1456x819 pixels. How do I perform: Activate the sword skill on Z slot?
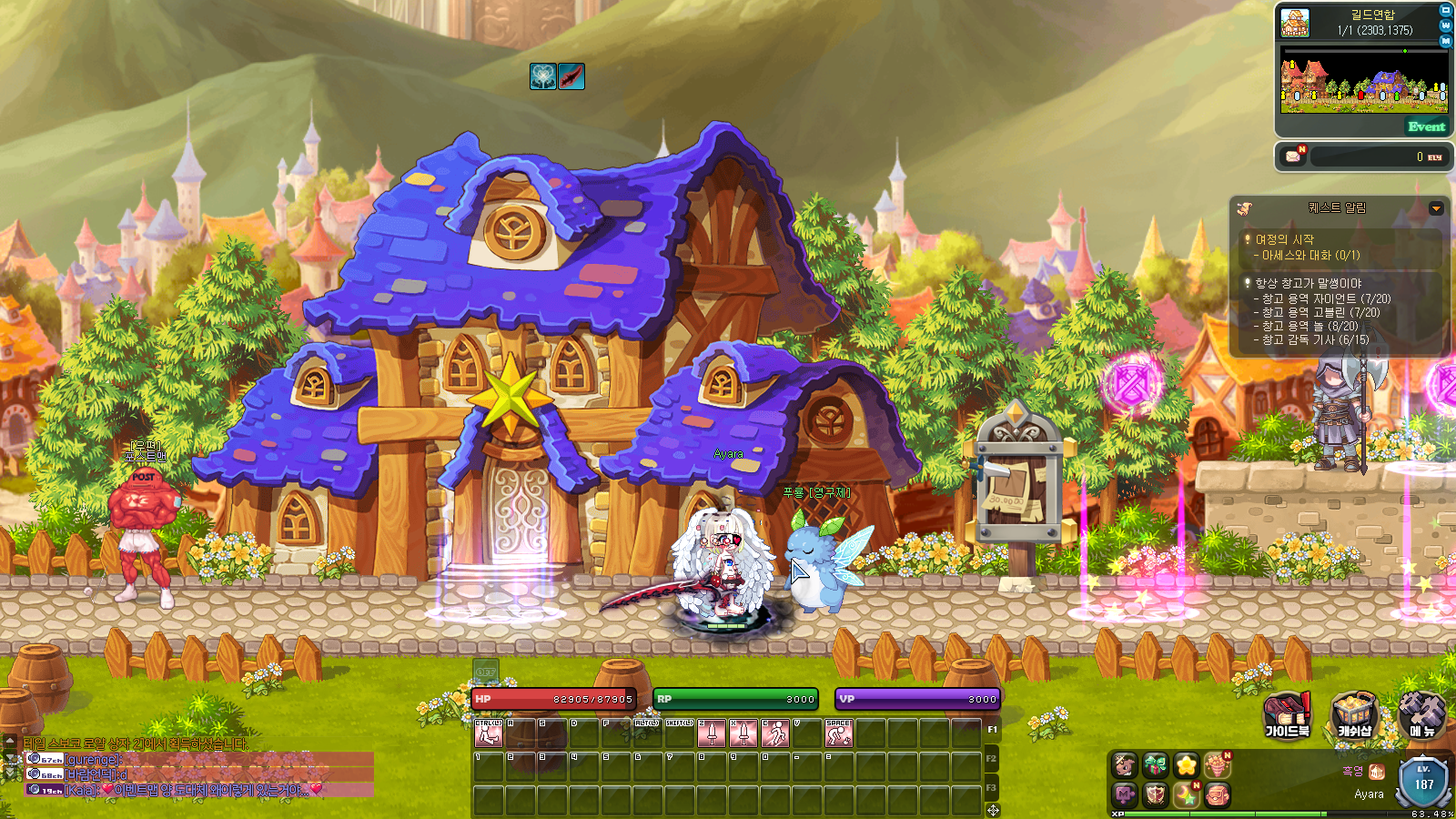pyautogui.click(x=712, y=733)
